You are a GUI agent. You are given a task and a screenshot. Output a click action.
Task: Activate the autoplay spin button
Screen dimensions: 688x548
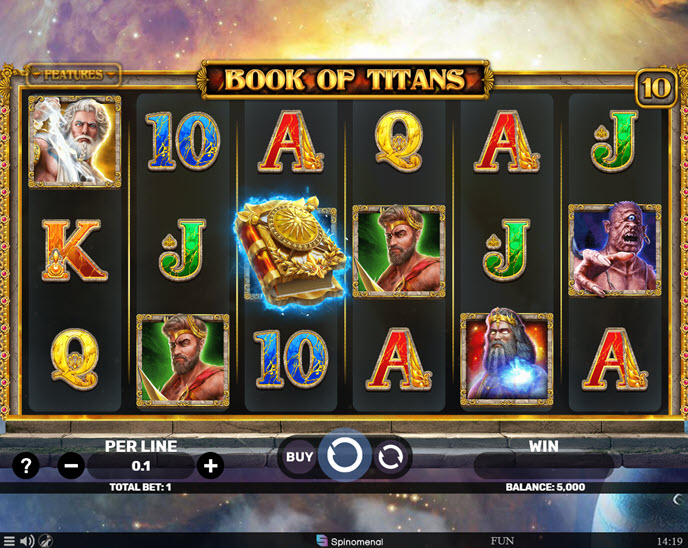[x=390, y=457]
